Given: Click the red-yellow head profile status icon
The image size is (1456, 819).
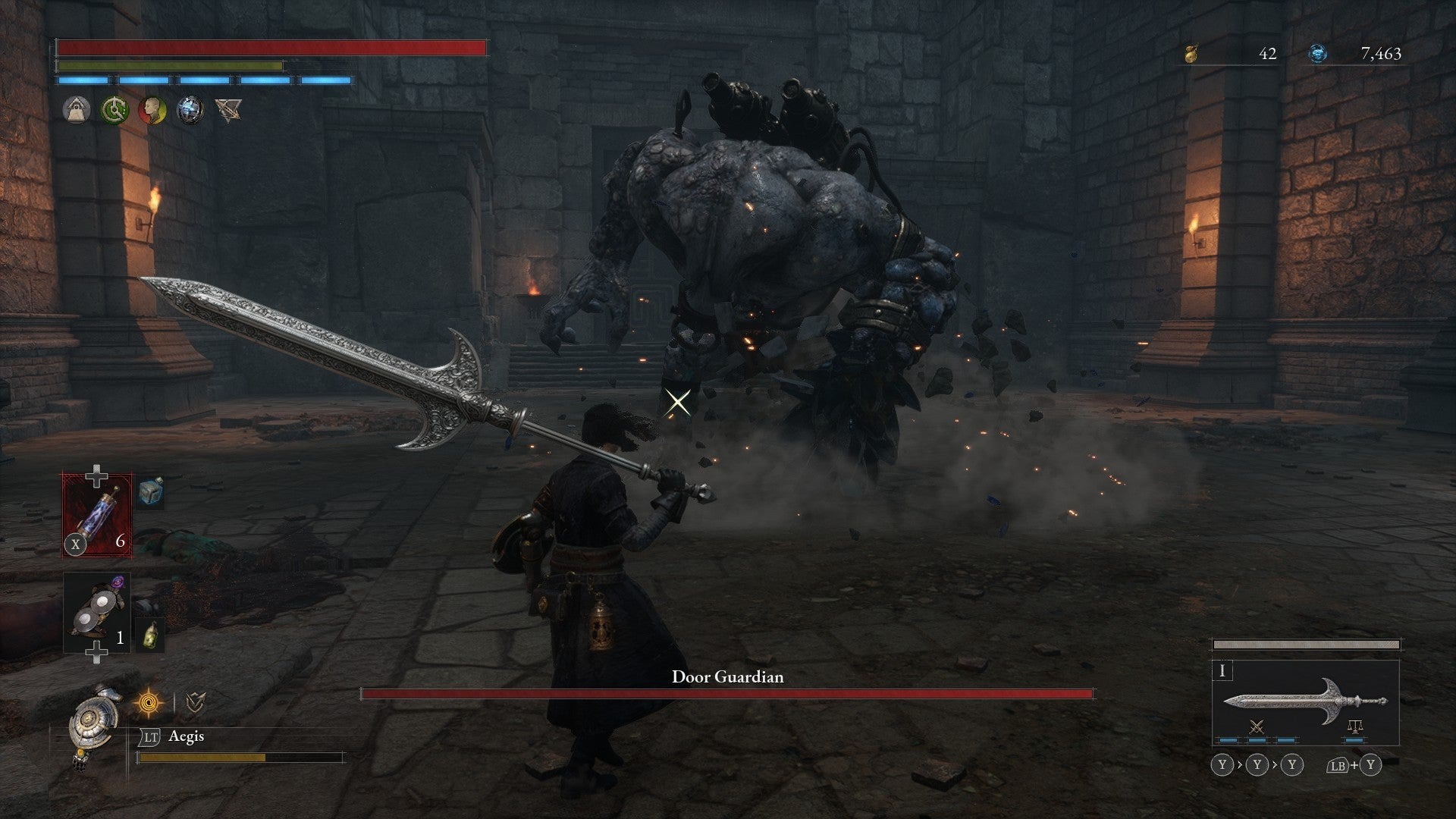Looking at the screenshot, I should click(x=152, y=110).
